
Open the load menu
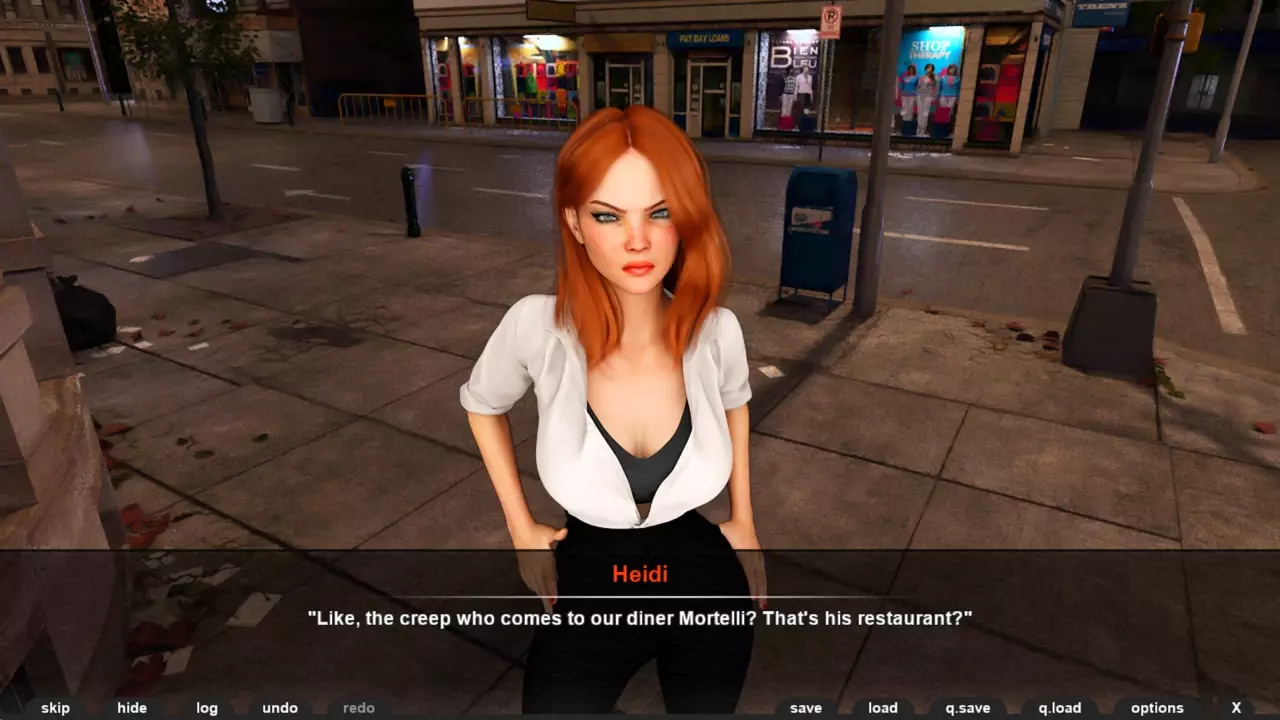(883, 708)
